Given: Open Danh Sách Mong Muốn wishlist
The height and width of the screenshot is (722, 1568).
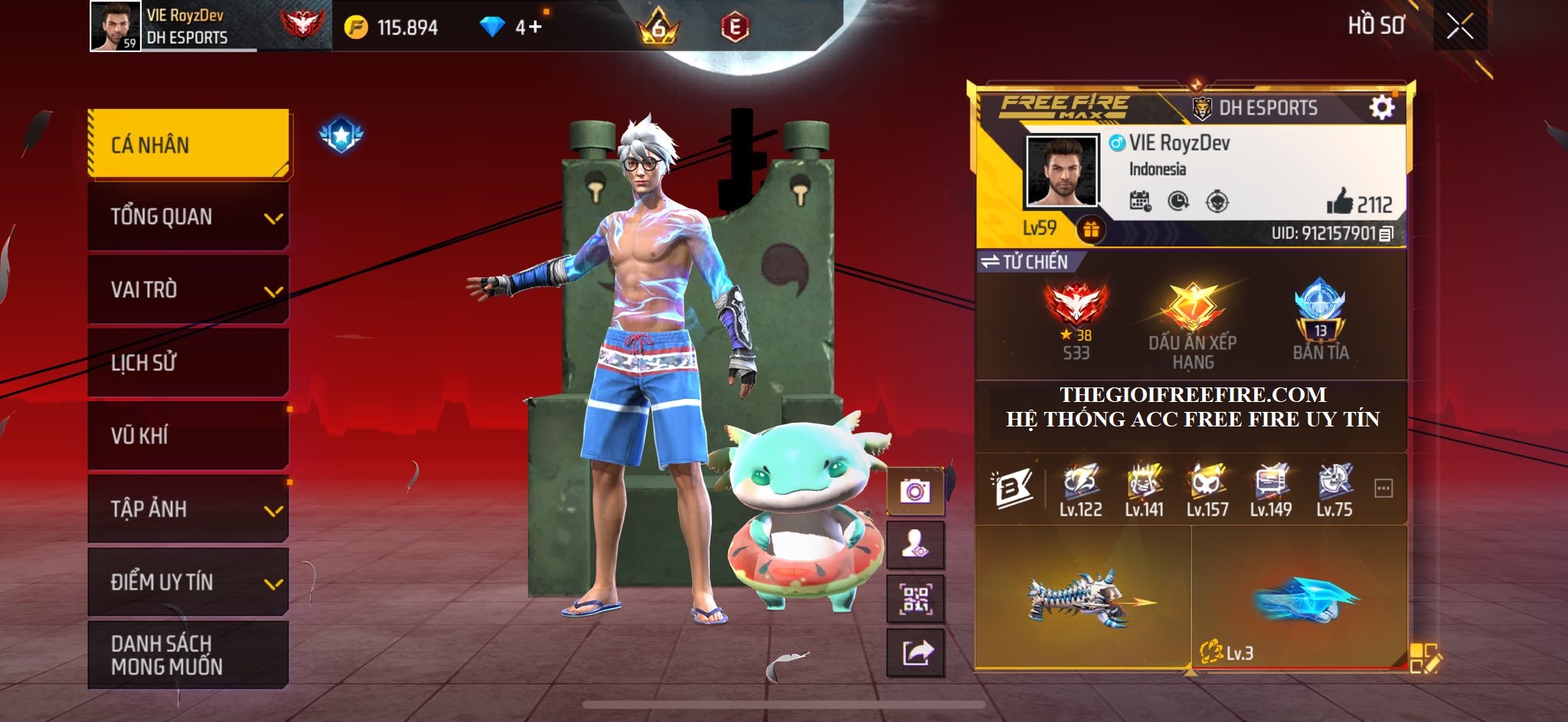Looking at the screenshot, I should pyautogui.click(x=189, y=655).
